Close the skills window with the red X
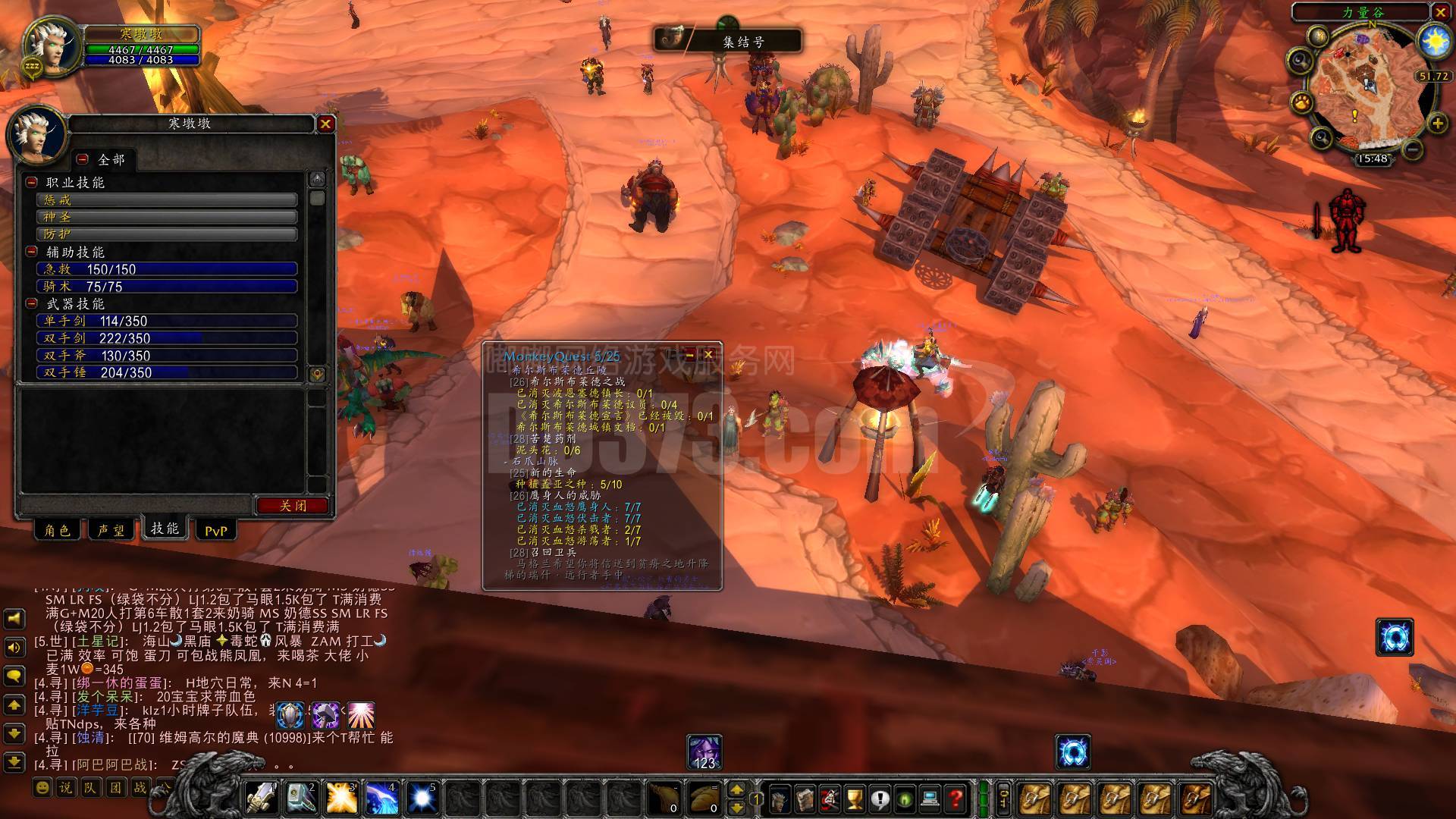Screen dimensions: 1456x819 click(325, 124)
